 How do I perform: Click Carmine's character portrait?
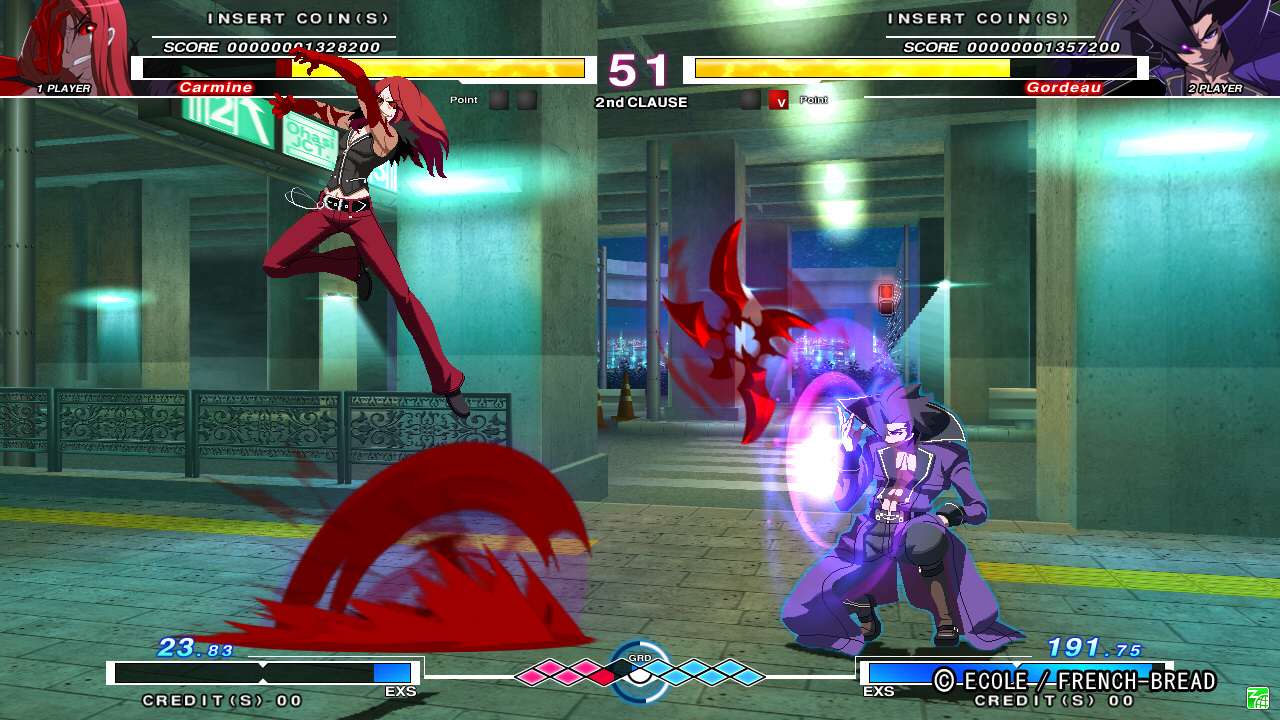click(x=68, y=45)
